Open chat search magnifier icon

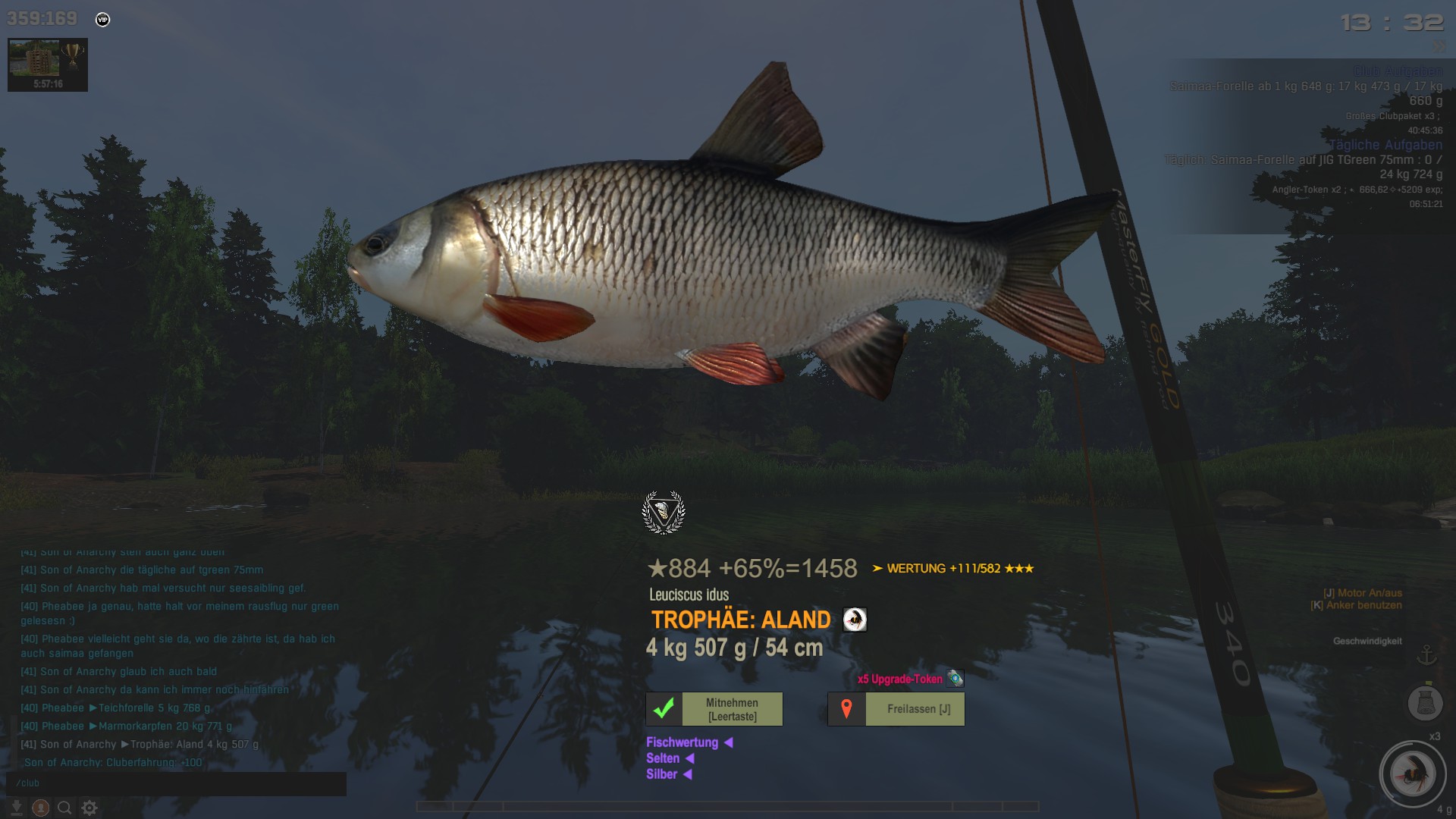65,808
